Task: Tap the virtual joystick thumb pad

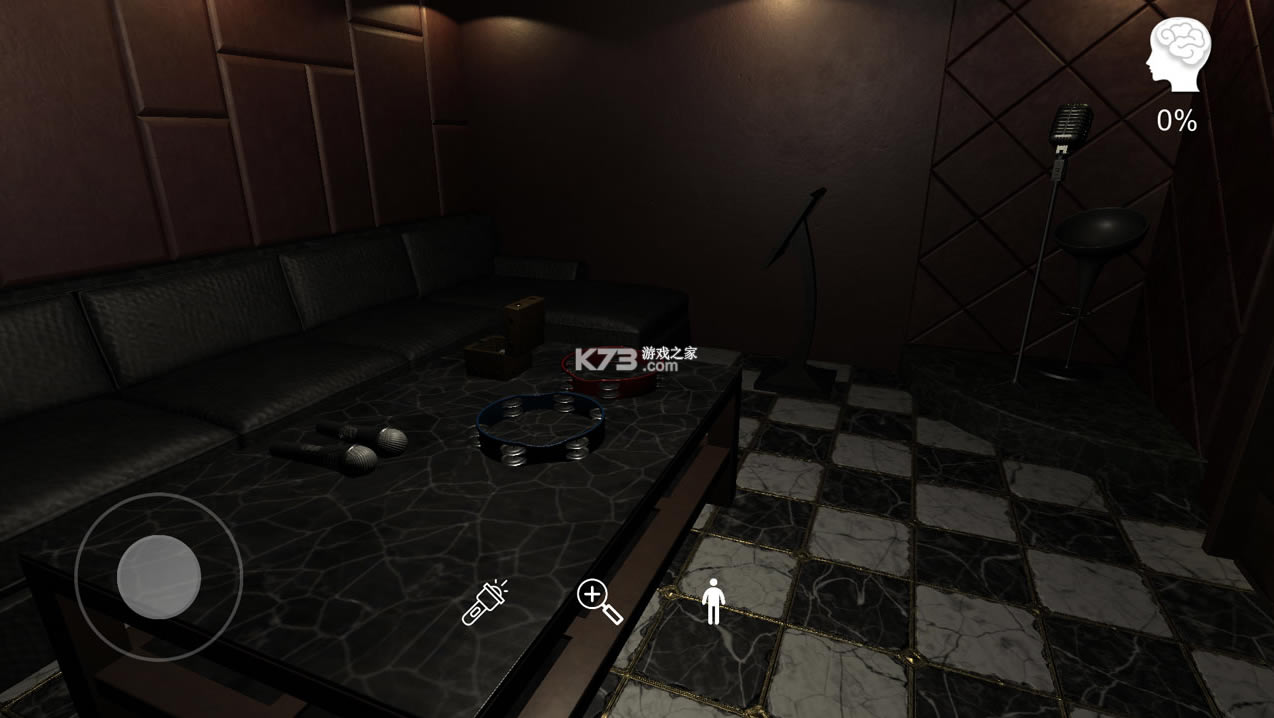Action: [x=159, y=577]
